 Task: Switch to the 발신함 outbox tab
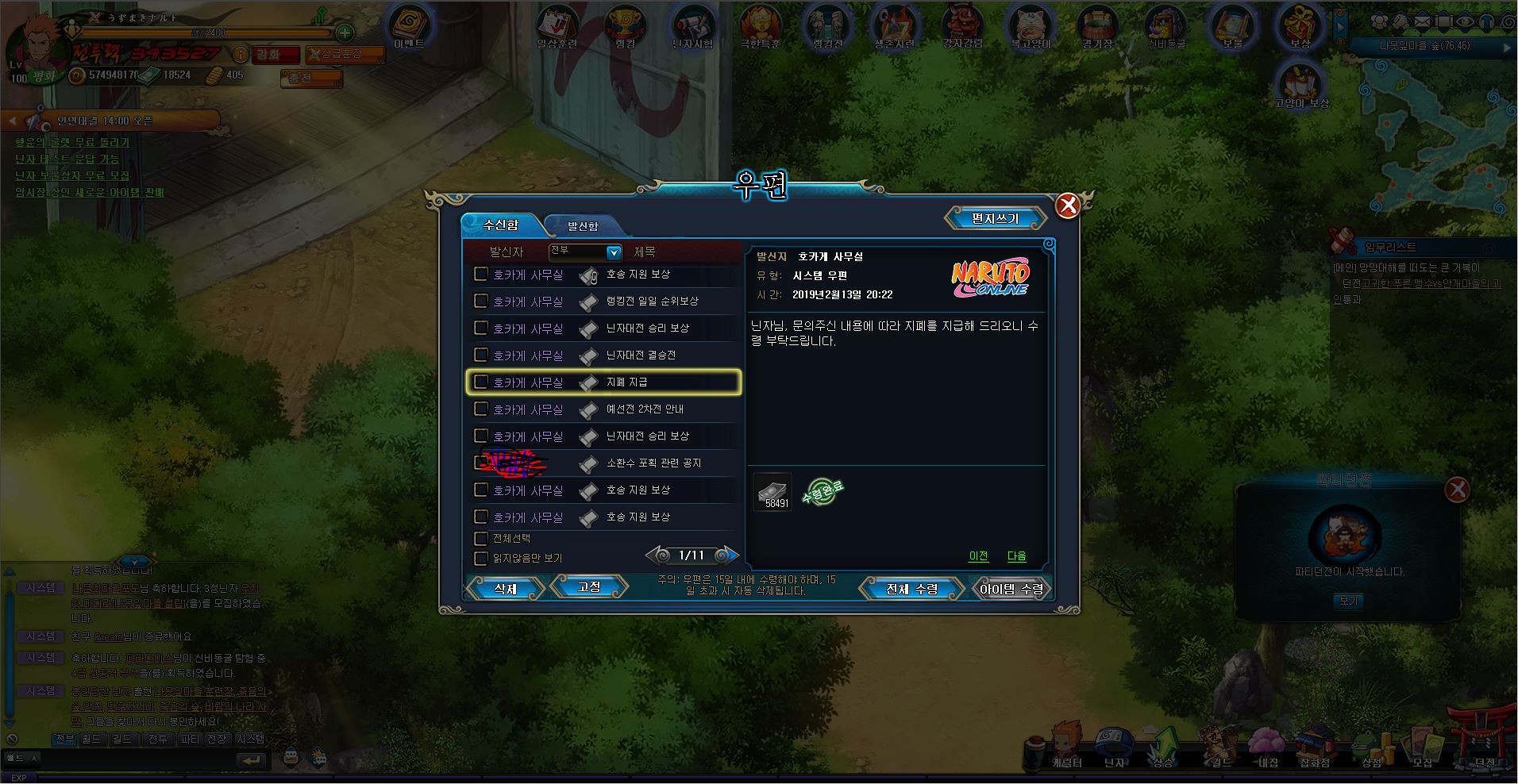[582, 226]
